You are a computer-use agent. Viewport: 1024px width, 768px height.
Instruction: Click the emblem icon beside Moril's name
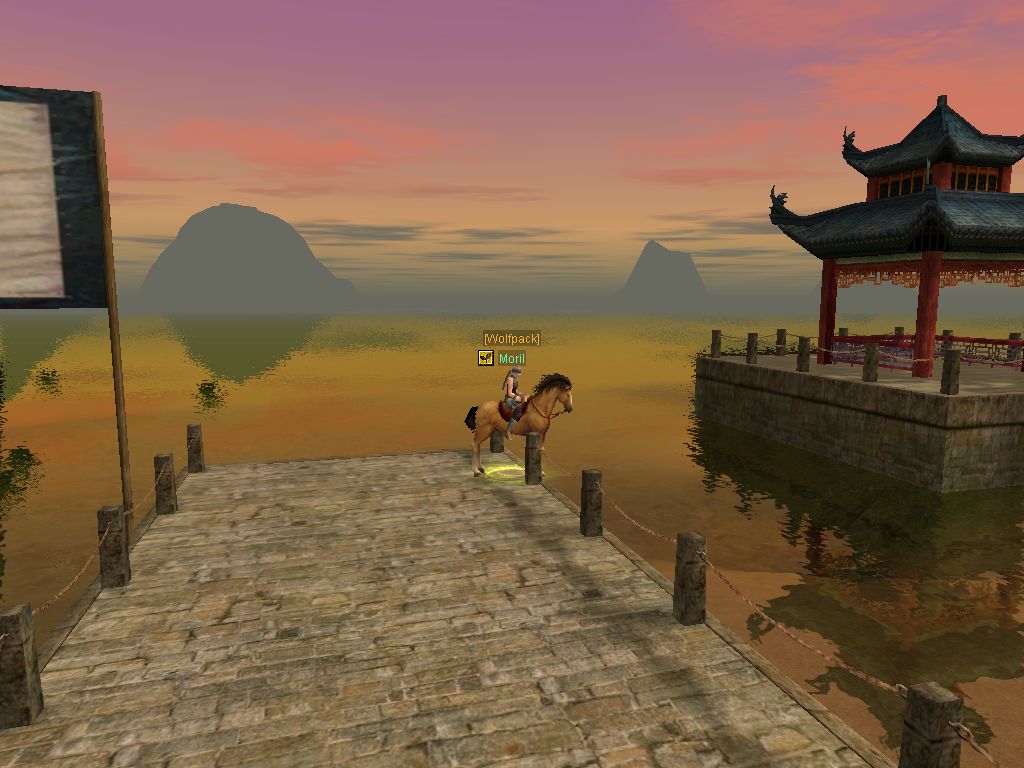[x=486, y=358]
